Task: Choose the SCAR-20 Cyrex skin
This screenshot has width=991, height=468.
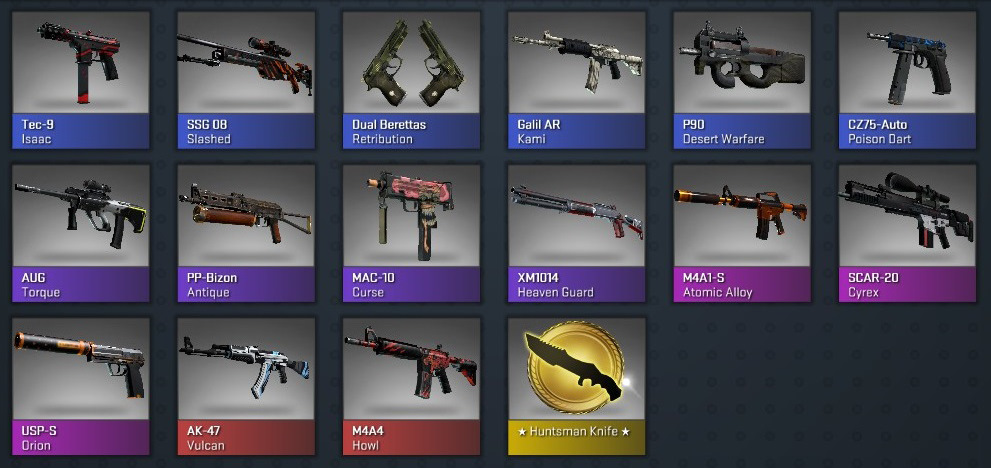Action: (907, 233)
